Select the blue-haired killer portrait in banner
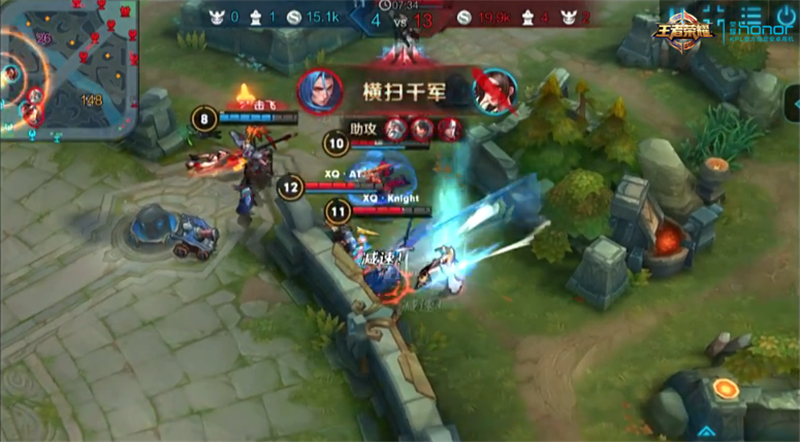This screenshot has width=800, height=442. pos(317,90)
